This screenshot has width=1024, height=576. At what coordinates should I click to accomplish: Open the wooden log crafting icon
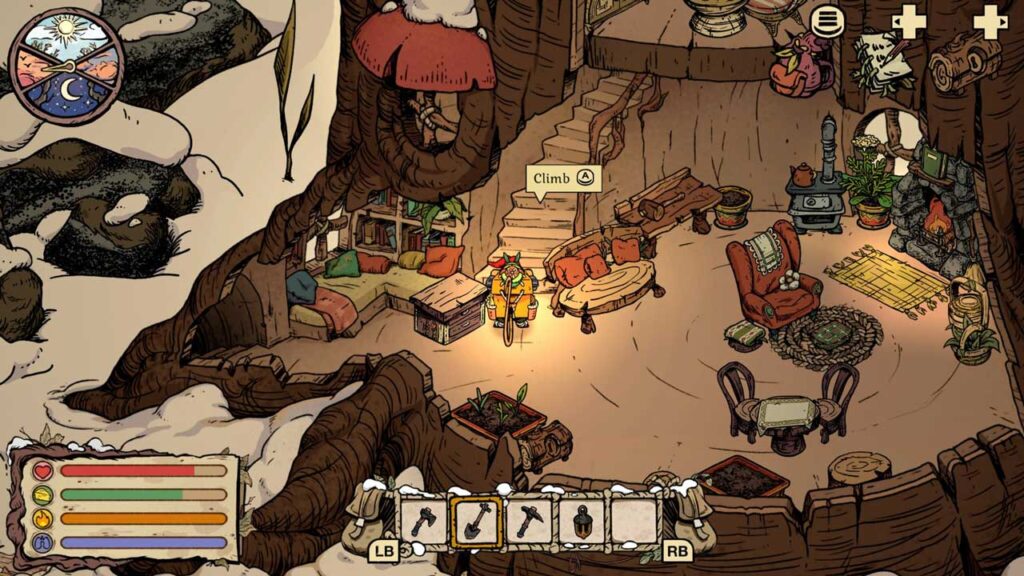(964, 62)
